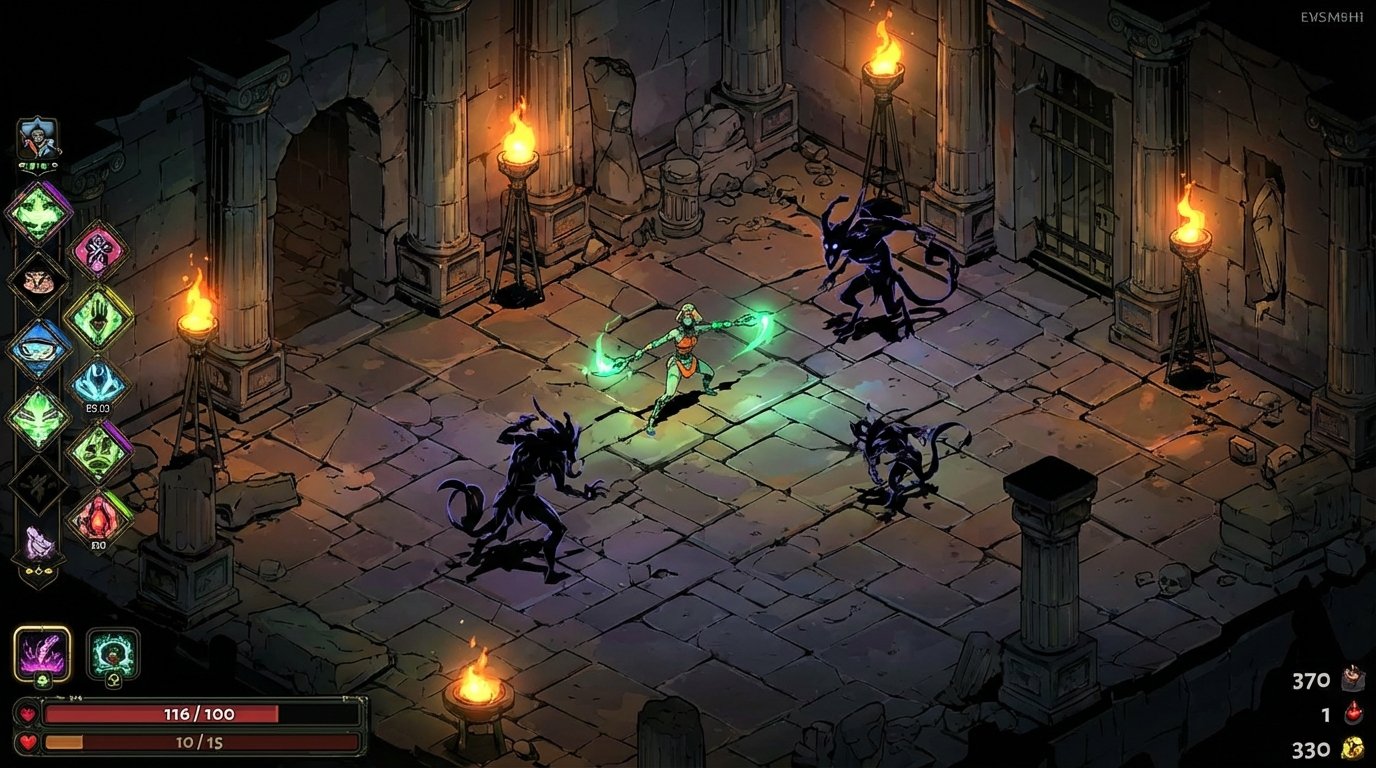Click the green mask boon icon
The width and height of the screenshot is (1376, 768).
(x=37, y=418)
